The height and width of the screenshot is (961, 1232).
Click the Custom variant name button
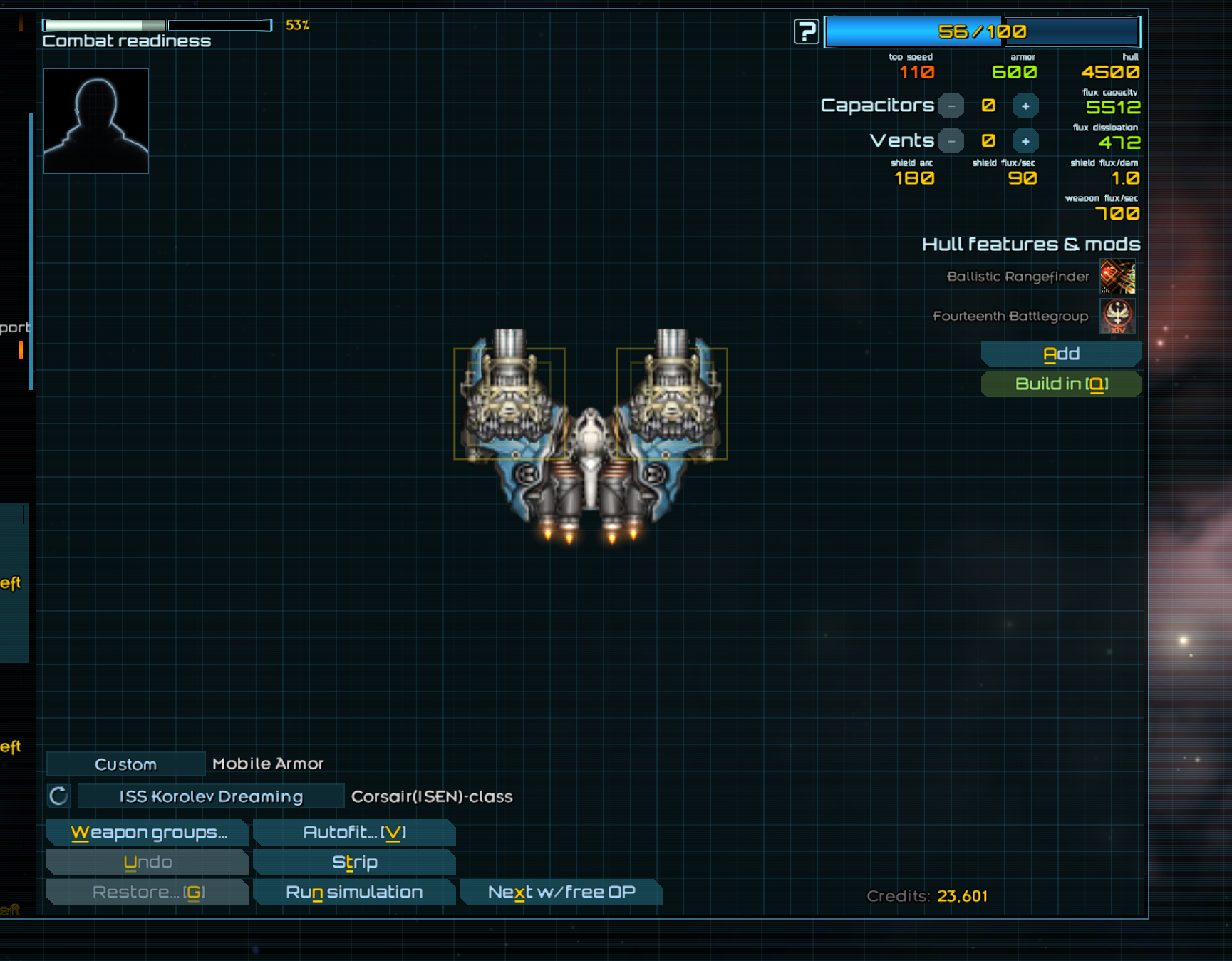coord(125,764)
